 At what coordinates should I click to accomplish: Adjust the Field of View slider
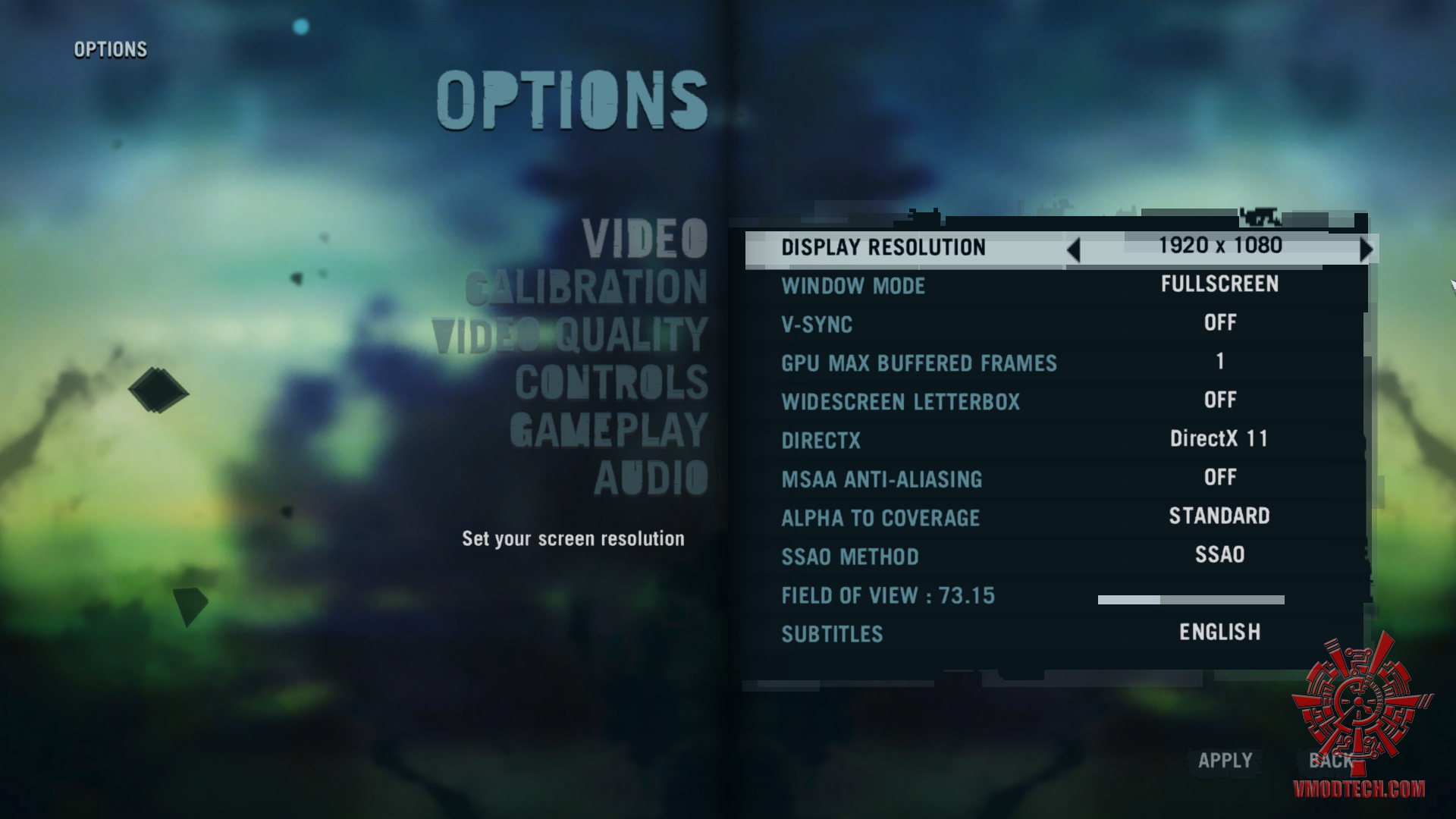[1191, 600]
